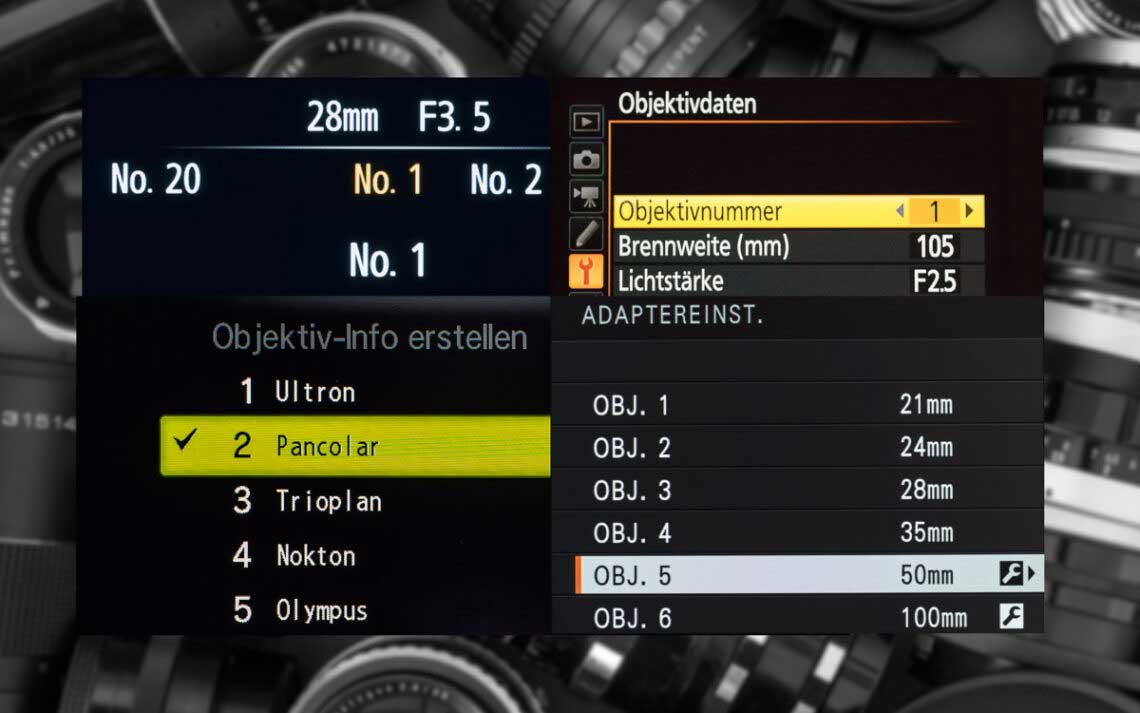Image resolution: width=1140 pixels, height=713 pixels.
Task: Choose the Ultron lens entry
Action: pos(314,392)
